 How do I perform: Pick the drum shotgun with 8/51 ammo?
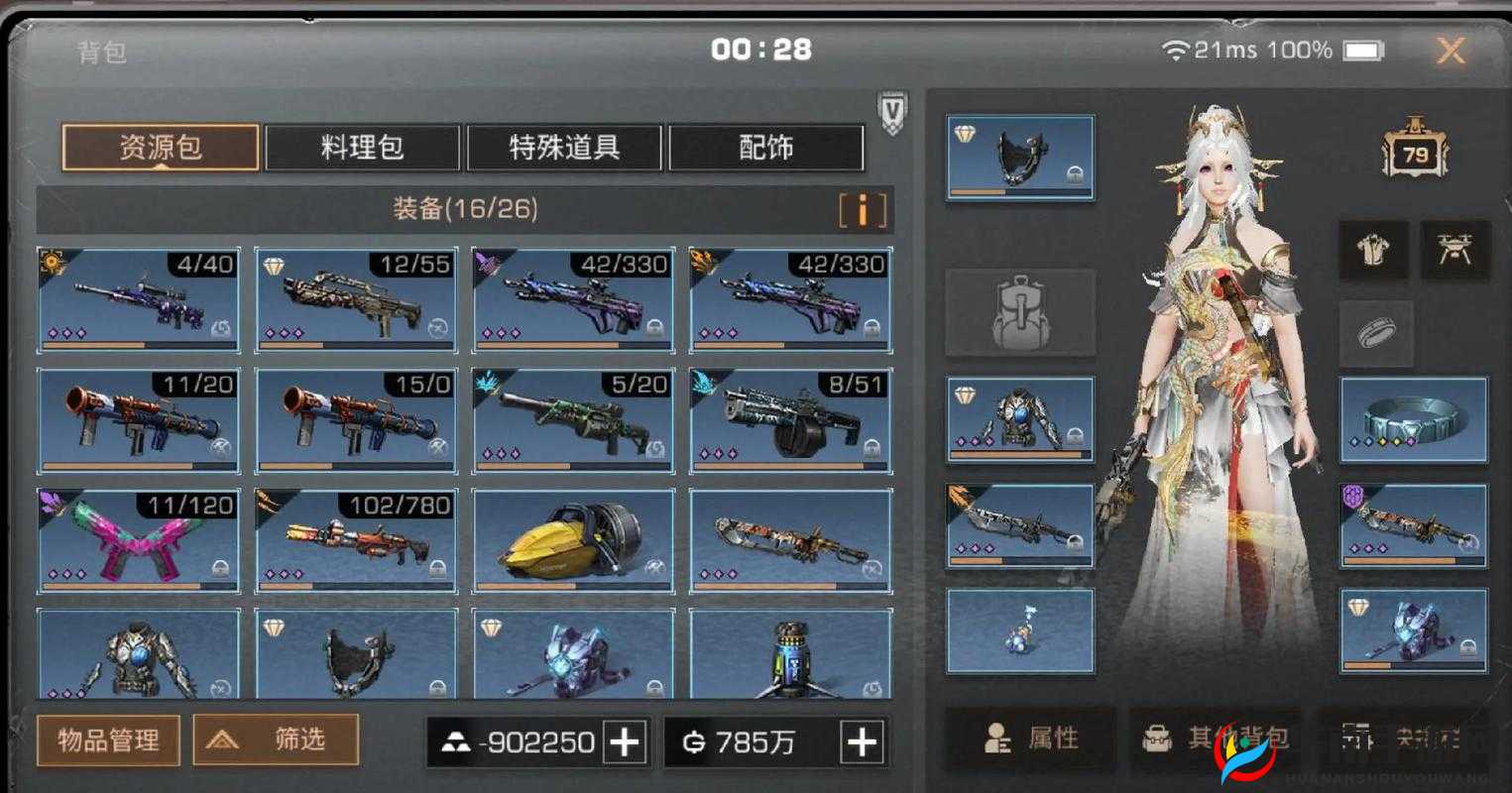click(790, 420)
